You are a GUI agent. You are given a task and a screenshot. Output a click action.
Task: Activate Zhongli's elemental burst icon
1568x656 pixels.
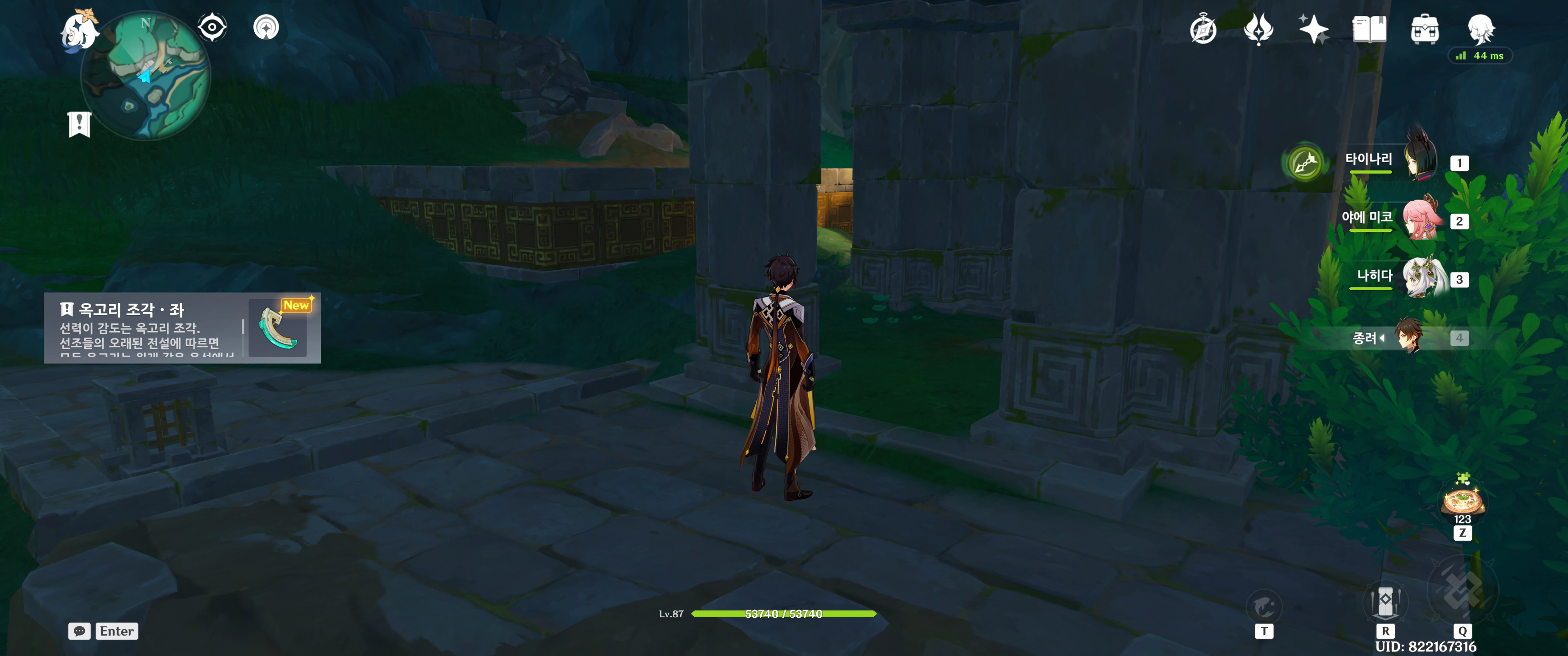1462,589
